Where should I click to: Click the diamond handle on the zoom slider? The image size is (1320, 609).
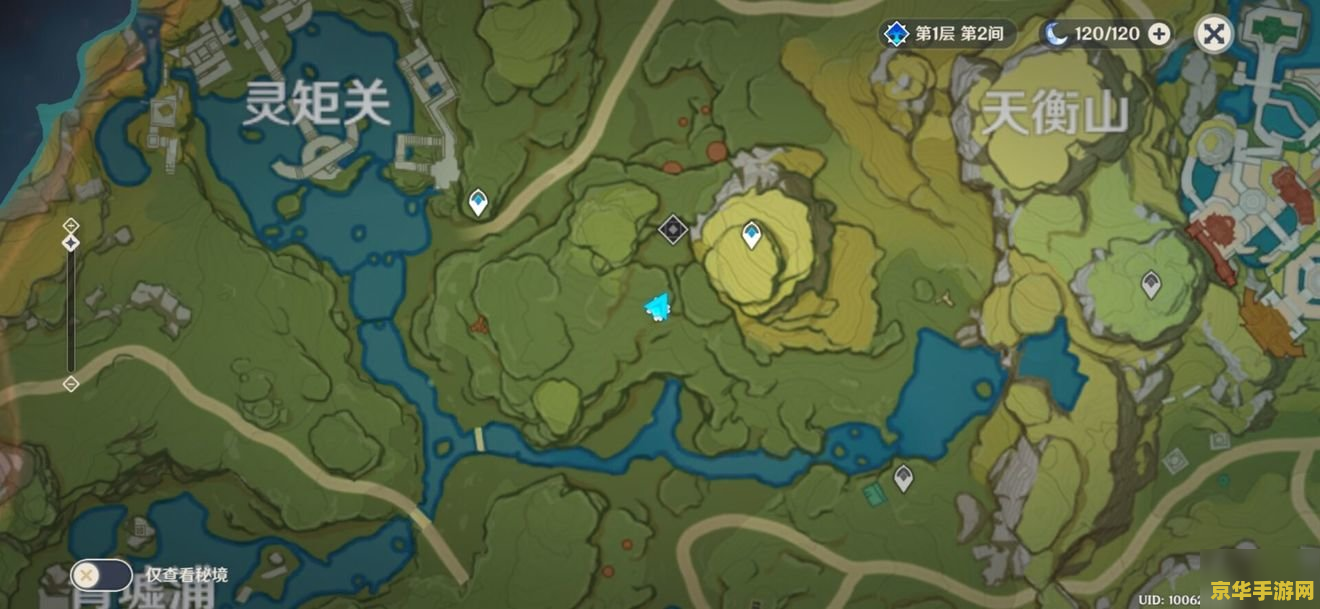[71, 243]
